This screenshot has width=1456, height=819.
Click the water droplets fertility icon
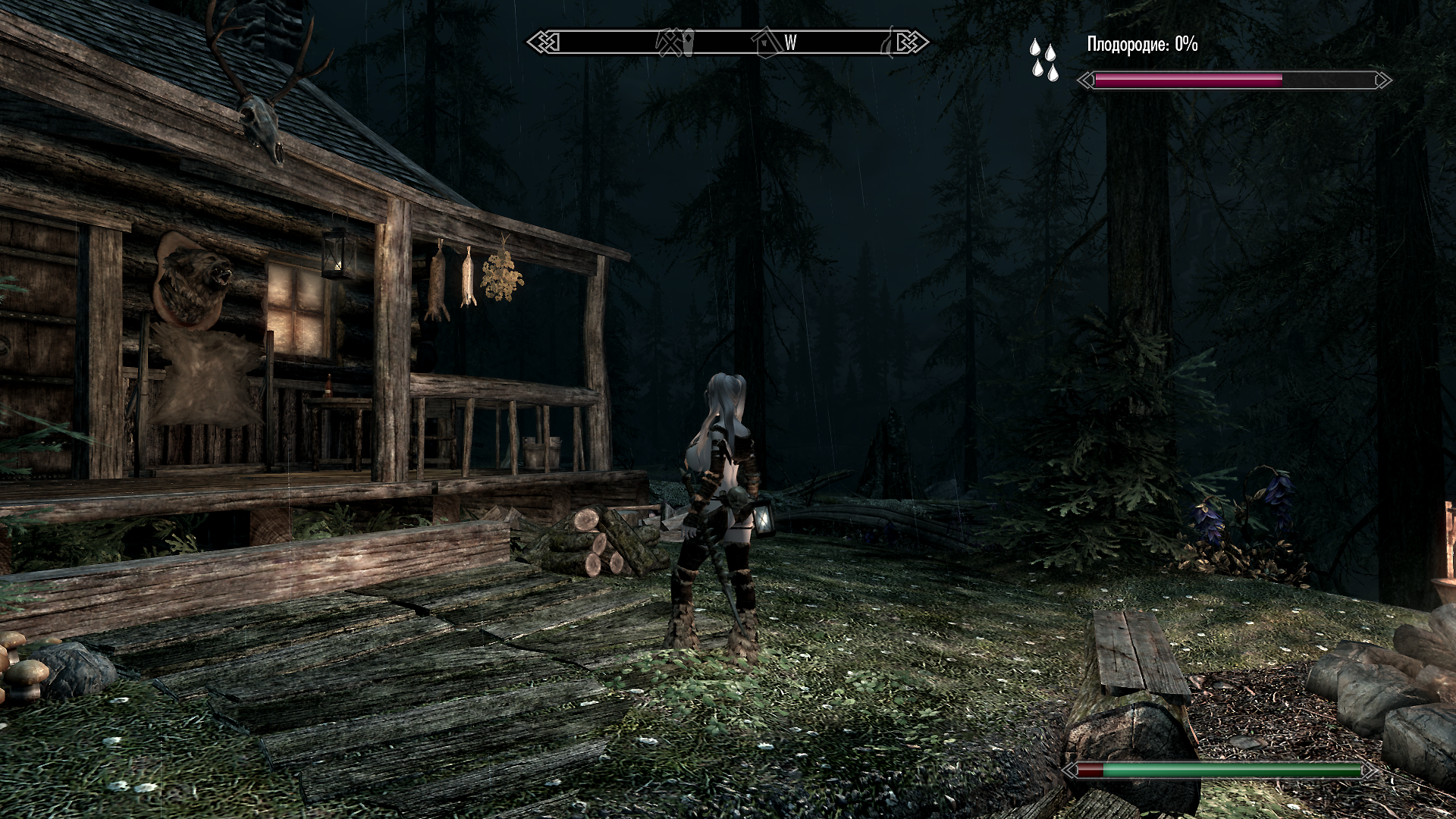[x=1043, y=60]
